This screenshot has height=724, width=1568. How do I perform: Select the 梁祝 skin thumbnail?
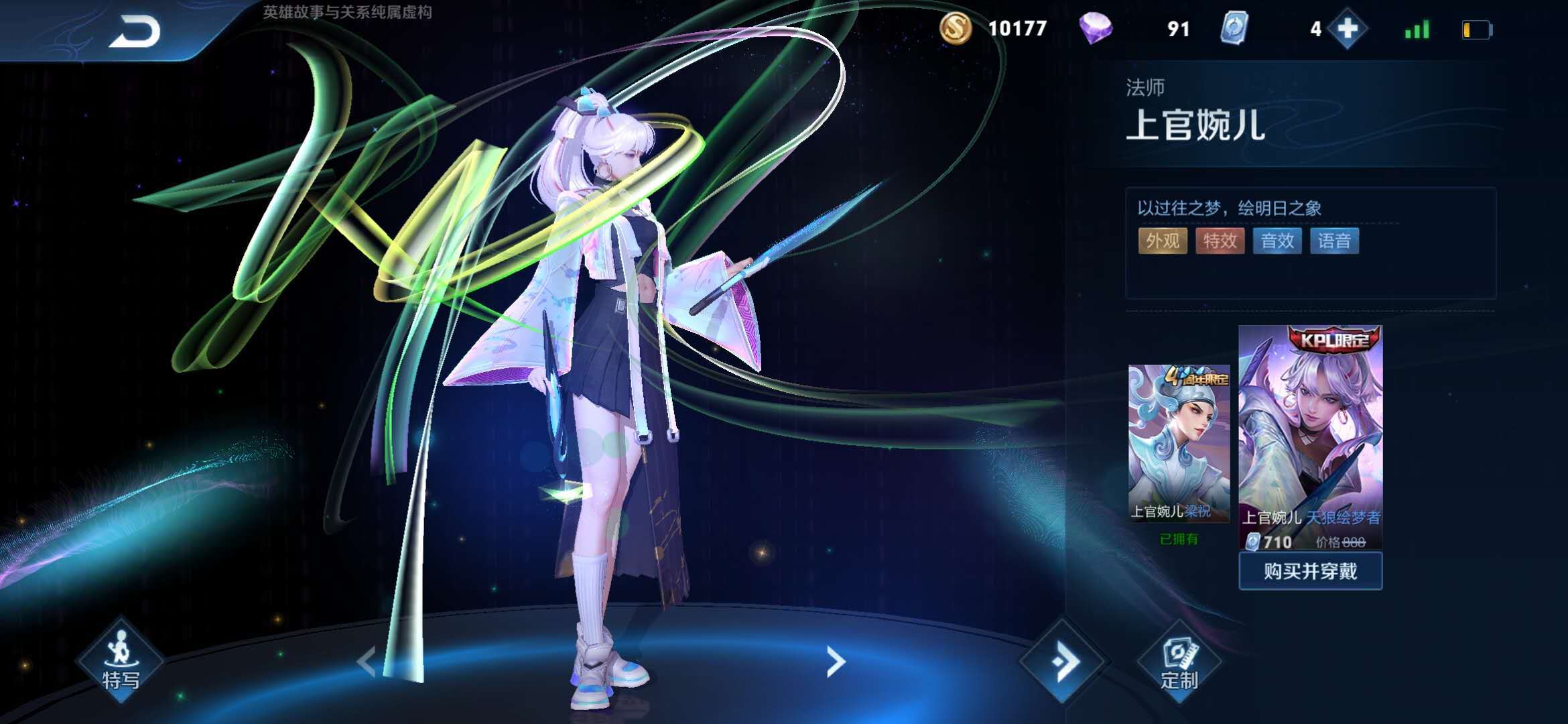point(1179,442)
